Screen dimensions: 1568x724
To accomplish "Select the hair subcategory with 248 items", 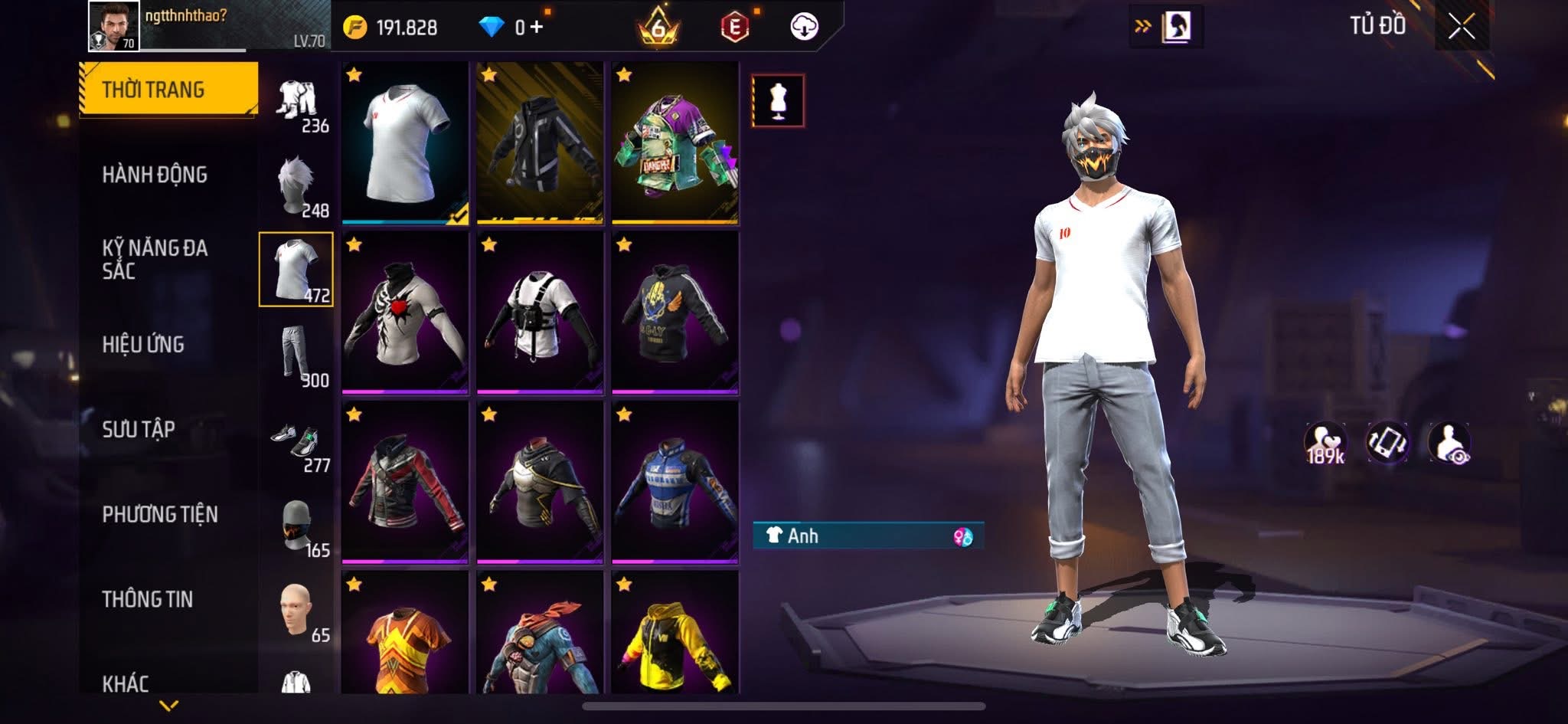I will click(297, 186).
